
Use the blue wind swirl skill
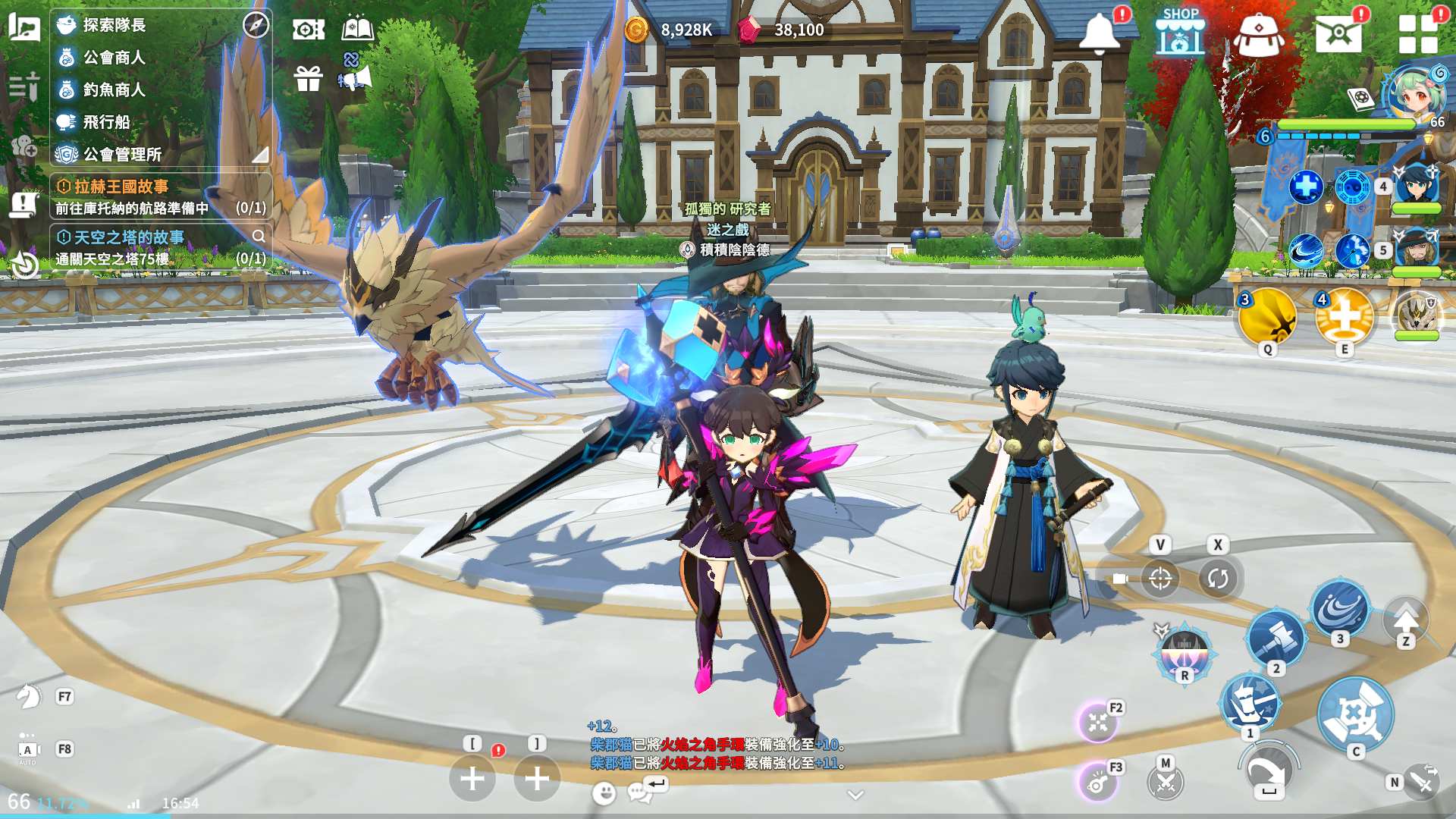pyautogui.click(x=1340, y=609)
